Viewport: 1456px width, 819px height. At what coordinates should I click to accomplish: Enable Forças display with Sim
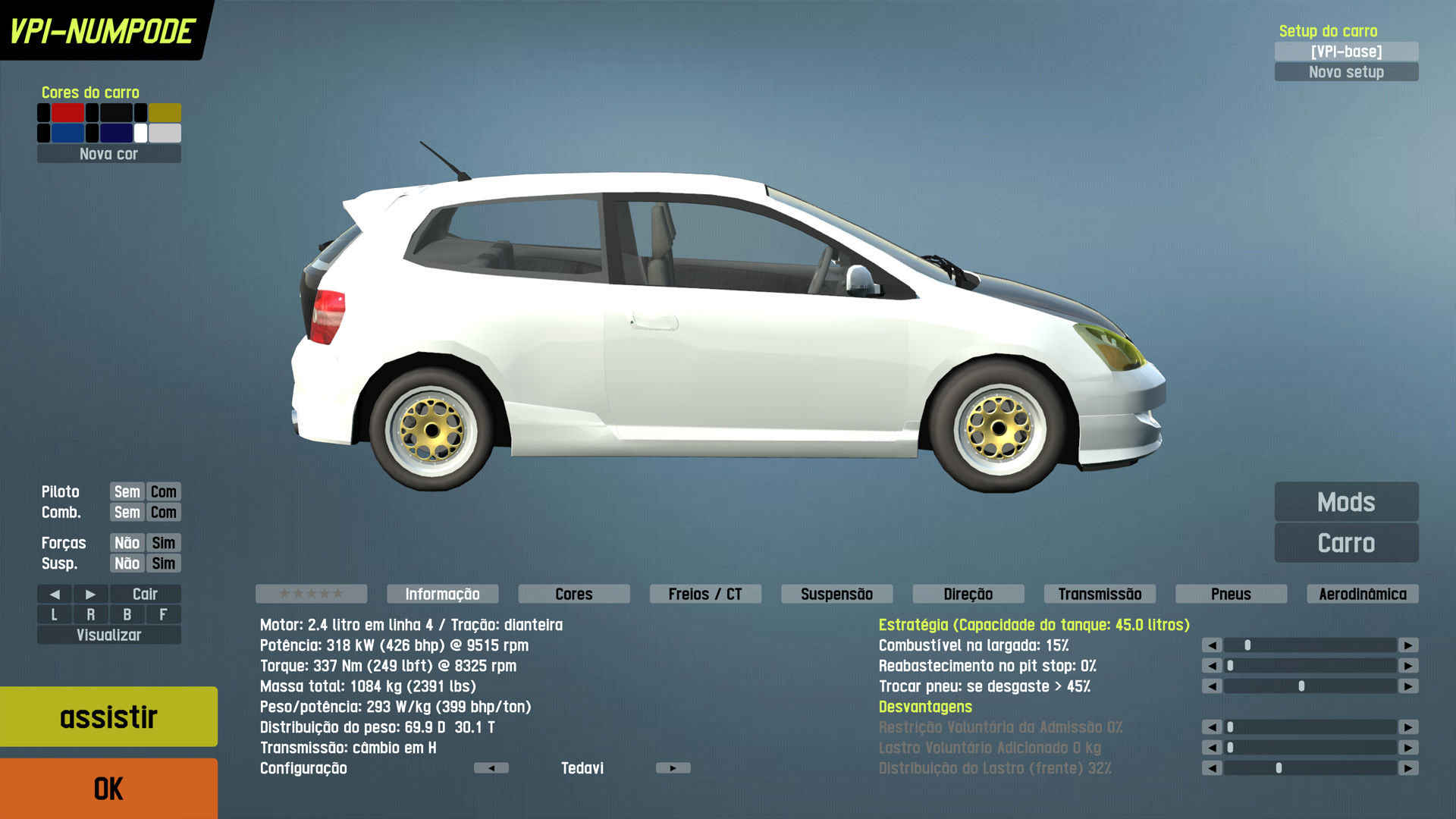(x=163, y=543)
